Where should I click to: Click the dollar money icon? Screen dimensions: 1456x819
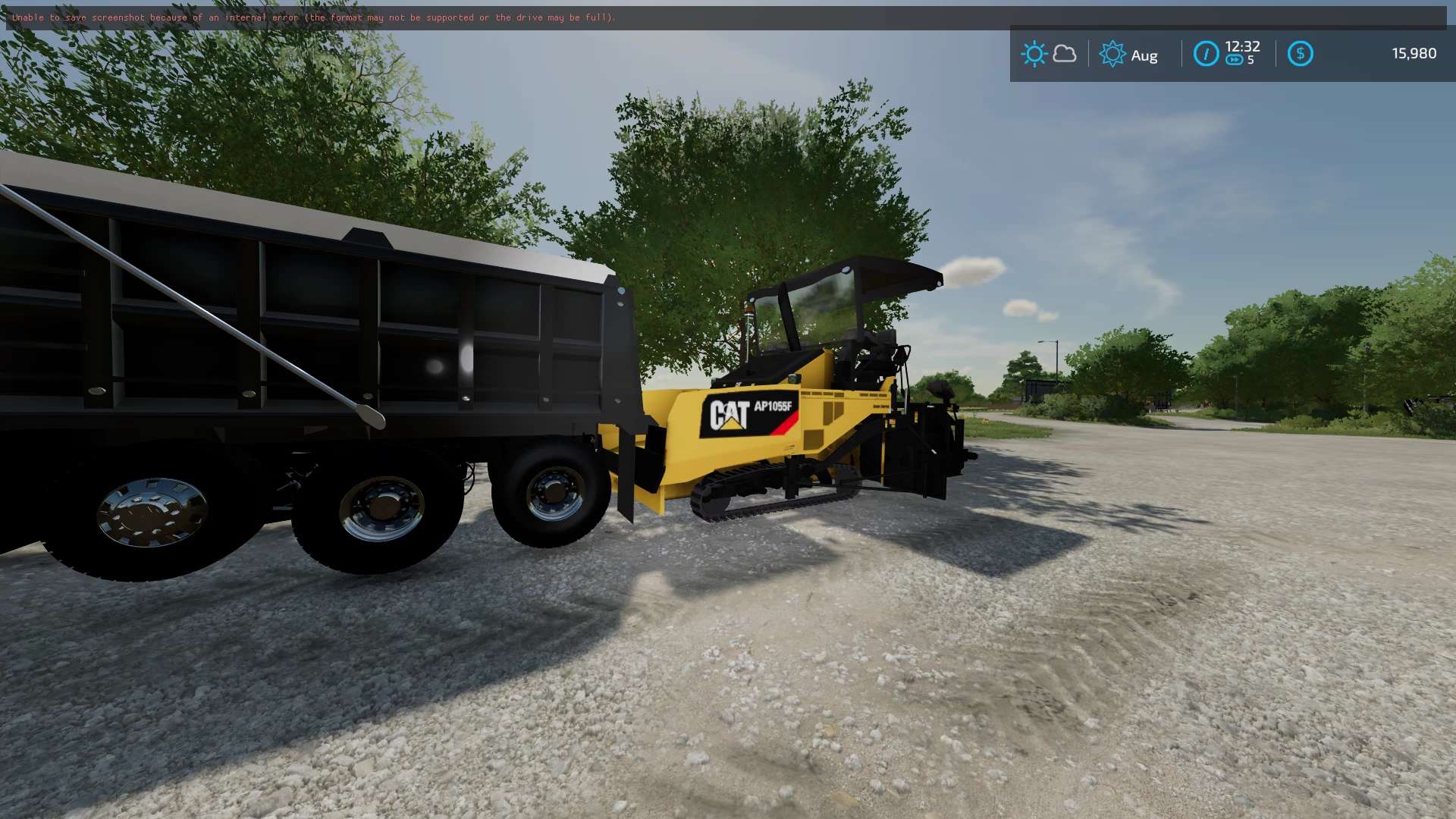tap(1300, 54)
